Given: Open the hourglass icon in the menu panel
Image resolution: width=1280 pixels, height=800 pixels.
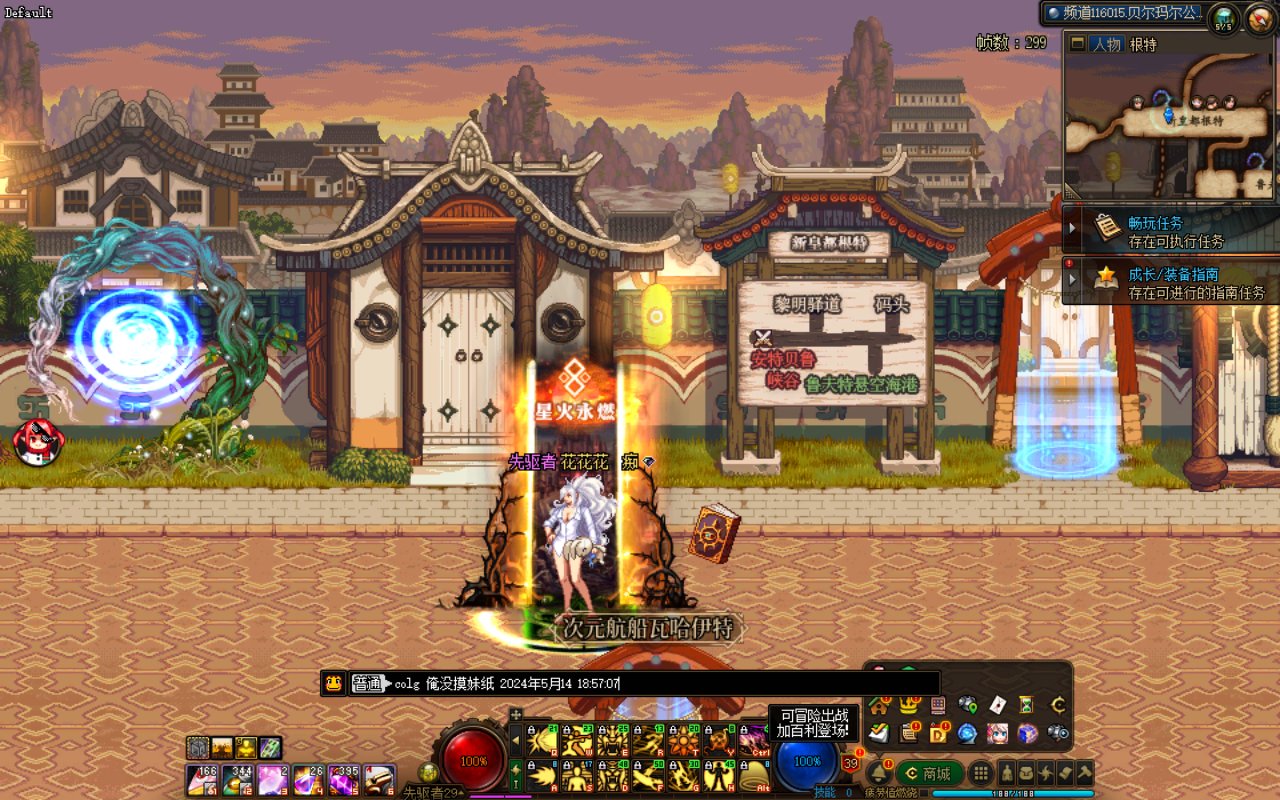Looking at the screenshot, I should tap(1027, 705).
